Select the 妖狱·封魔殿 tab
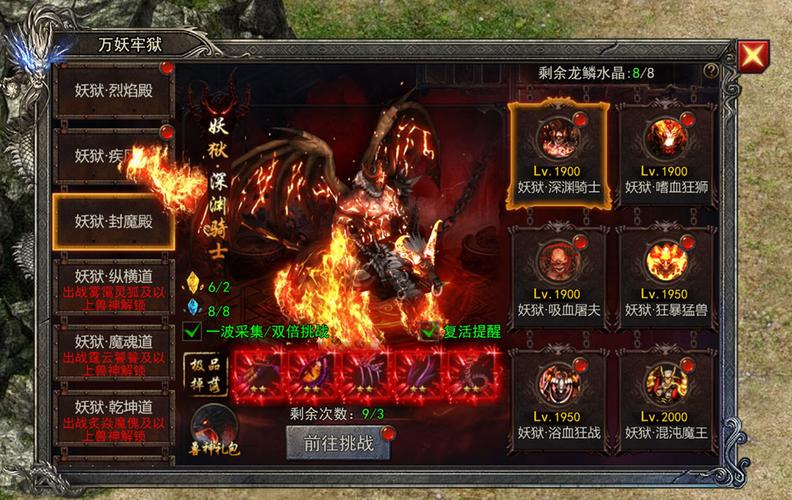Screen dimensions: 792x500 tap(111, 220)
